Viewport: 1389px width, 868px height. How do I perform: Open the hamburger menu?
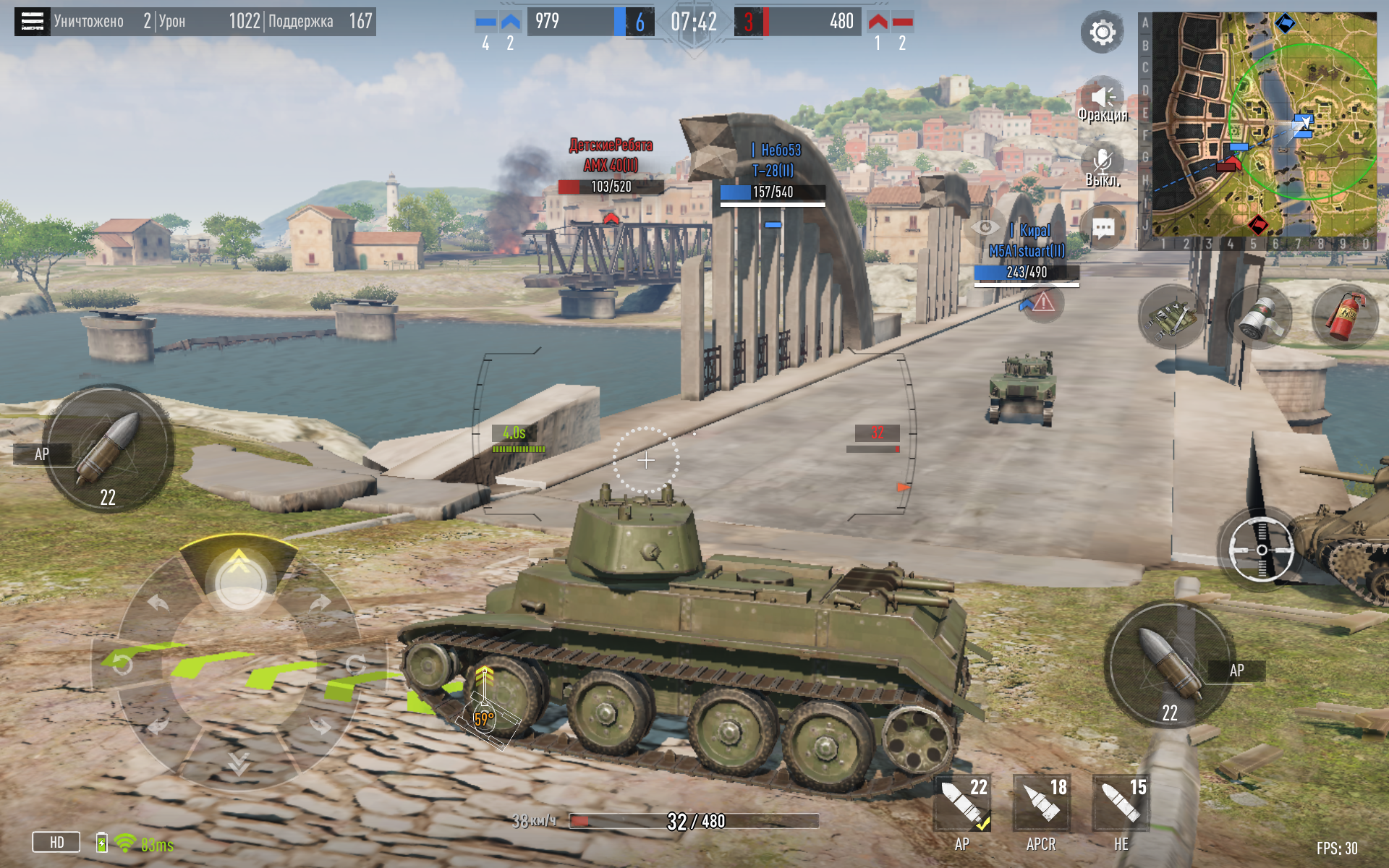[x=33, y=22]
